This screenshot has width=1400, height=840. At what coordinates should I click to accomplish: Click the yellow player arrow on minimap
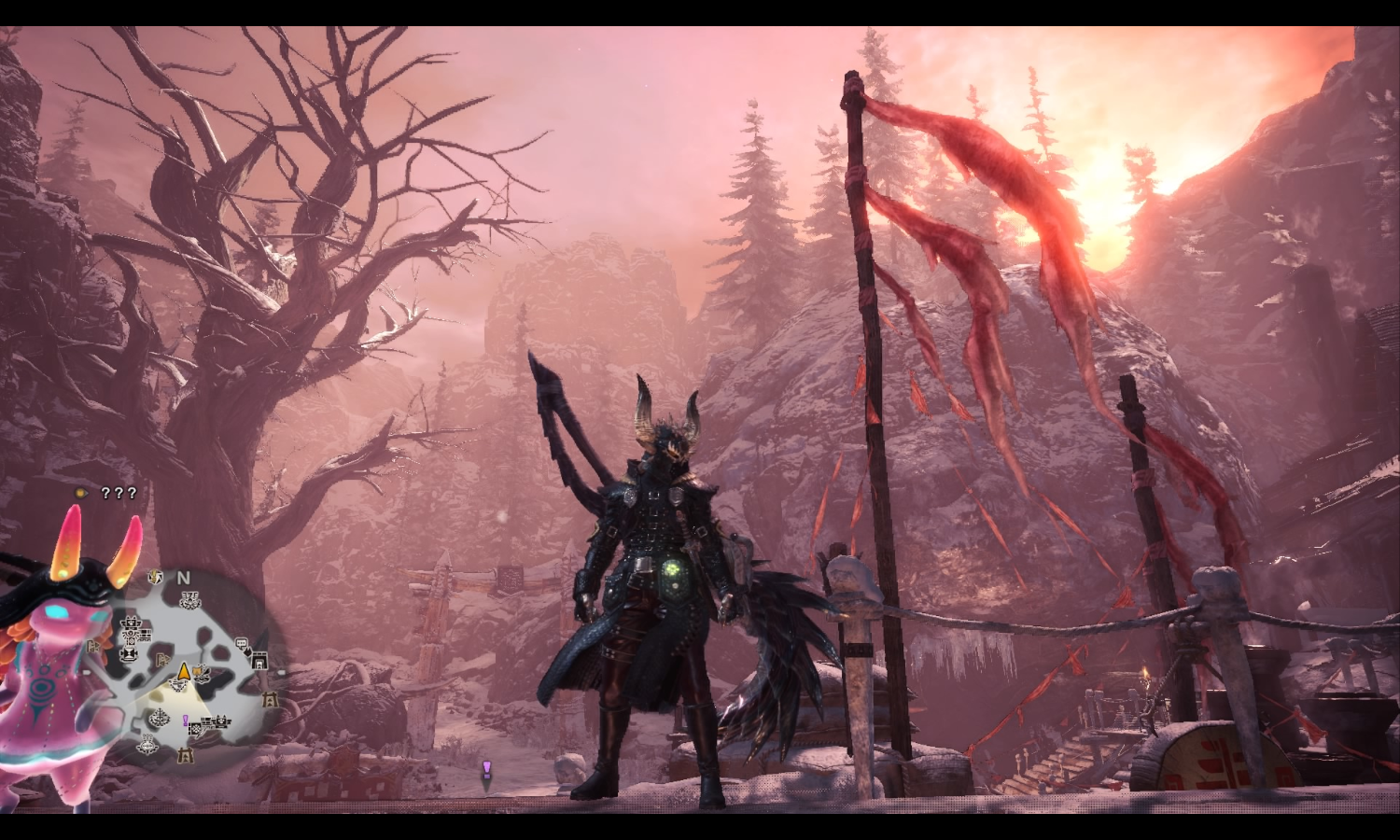pos(183,671)
